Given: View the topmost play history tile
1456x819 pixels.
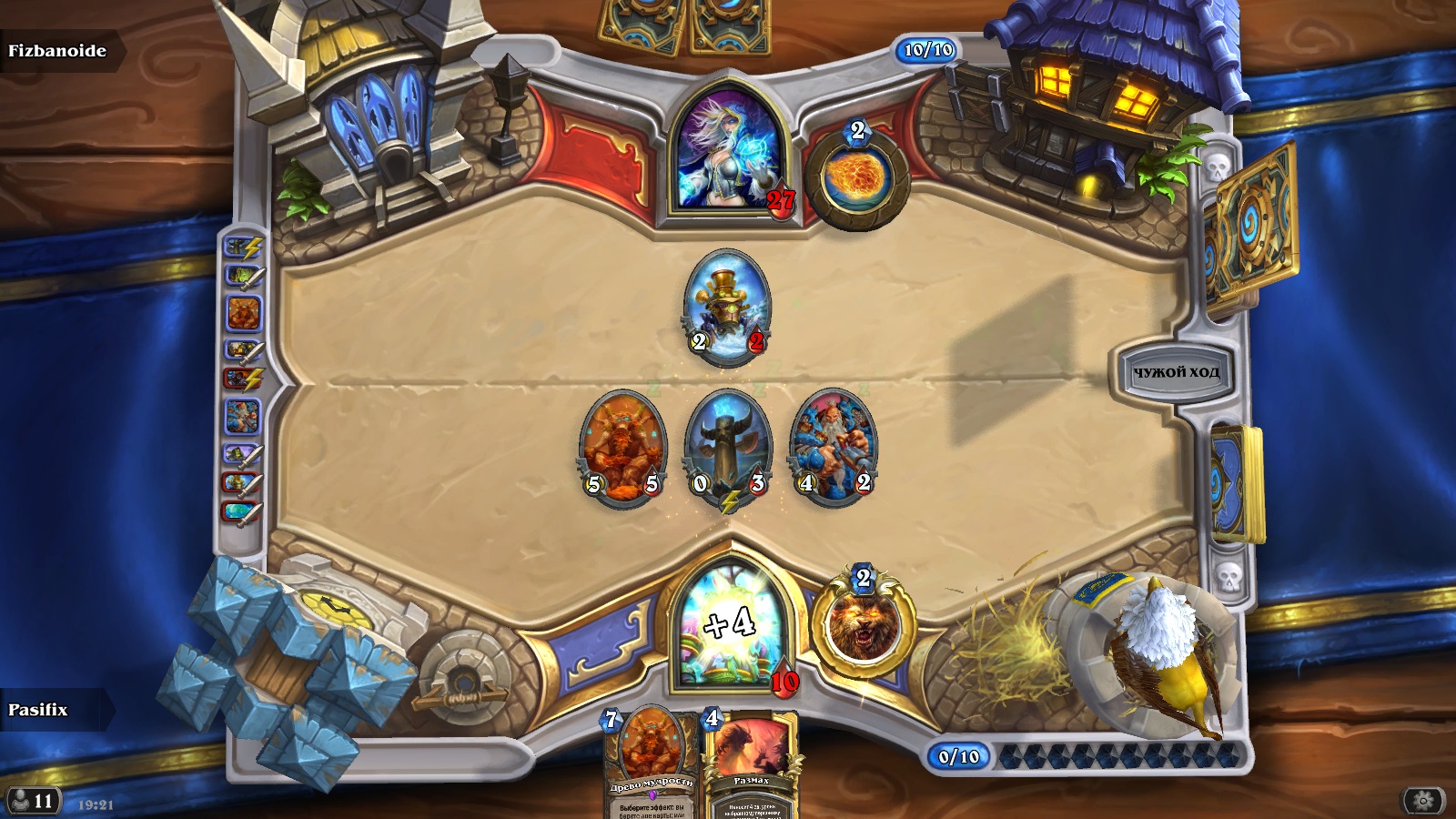Looking at the screenshot, I should [244, 247].
